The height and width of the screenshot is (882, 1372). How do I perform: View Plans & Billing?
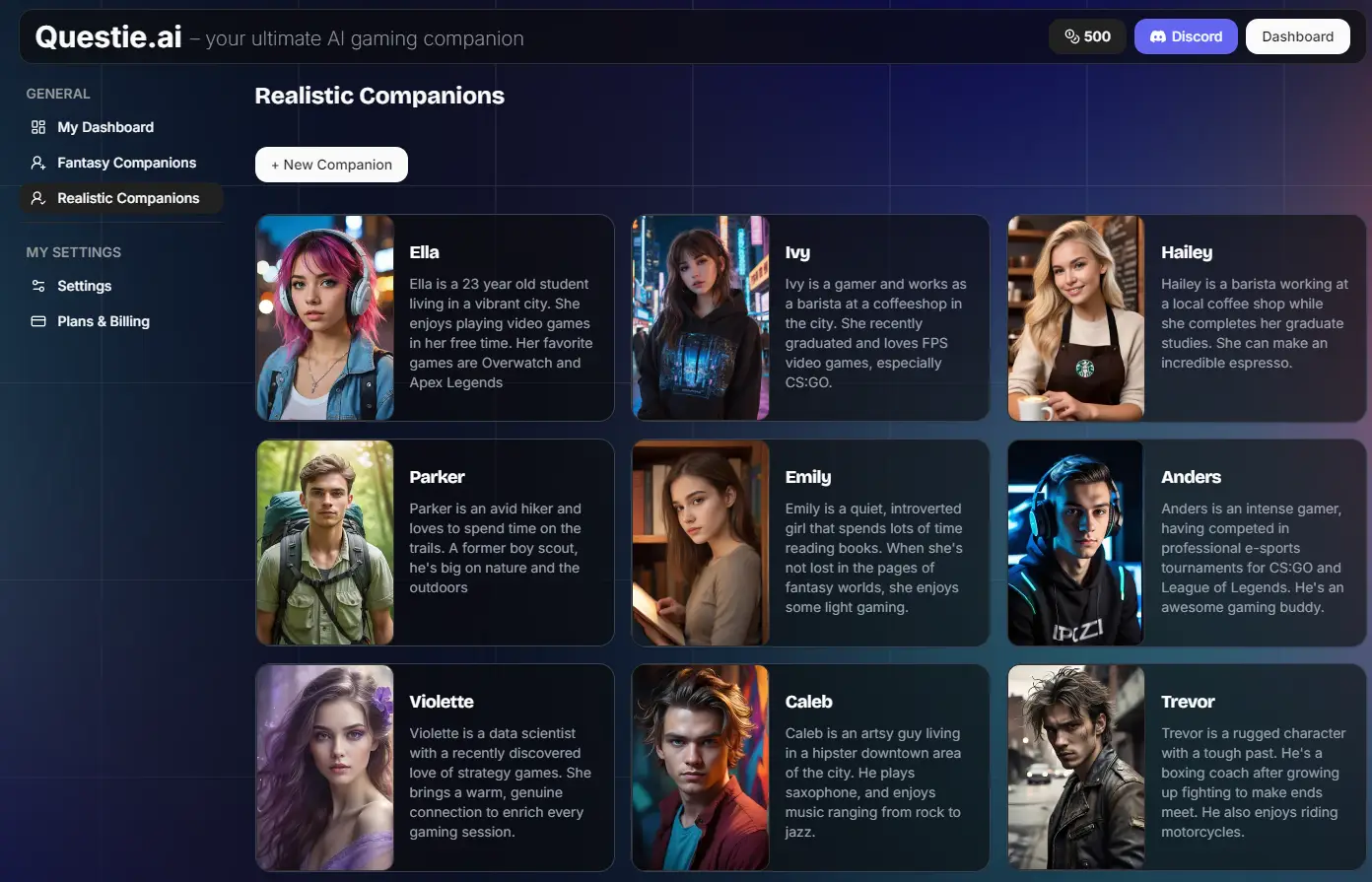tap(103, 321)
